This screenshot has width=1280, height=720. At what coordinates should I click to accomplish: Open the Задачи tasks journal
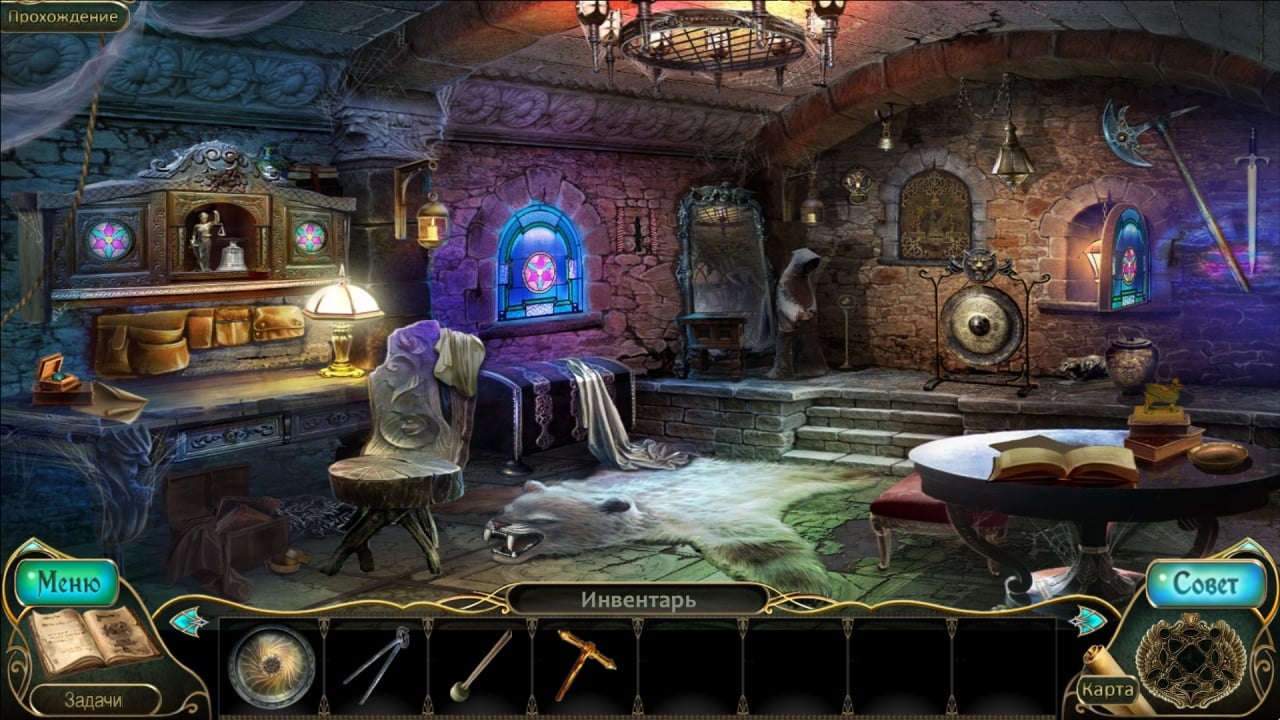[92, 700]
